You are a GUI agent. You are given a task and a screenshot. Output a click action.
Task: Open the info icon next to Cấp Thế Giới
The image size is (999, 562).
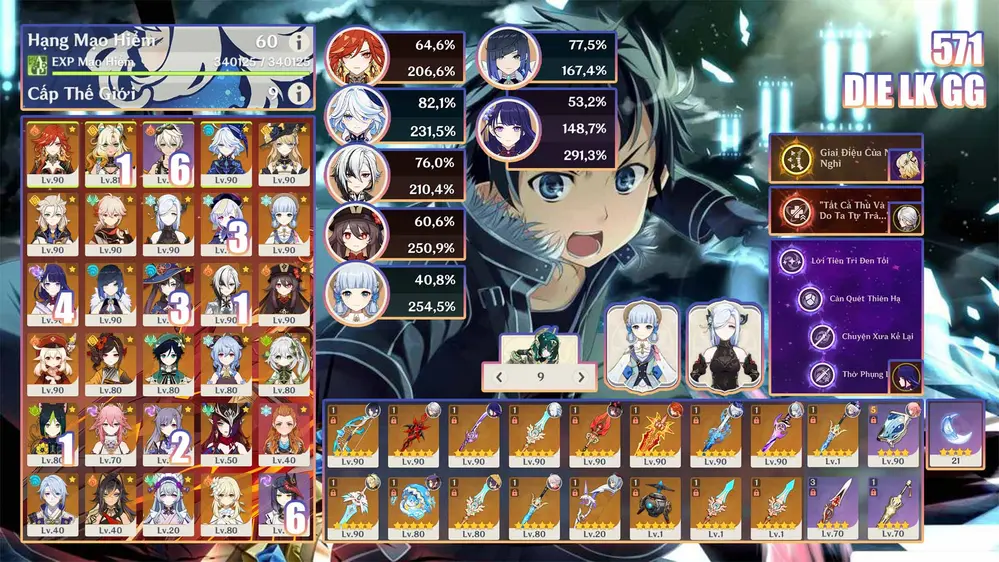(x=297, y=93)
